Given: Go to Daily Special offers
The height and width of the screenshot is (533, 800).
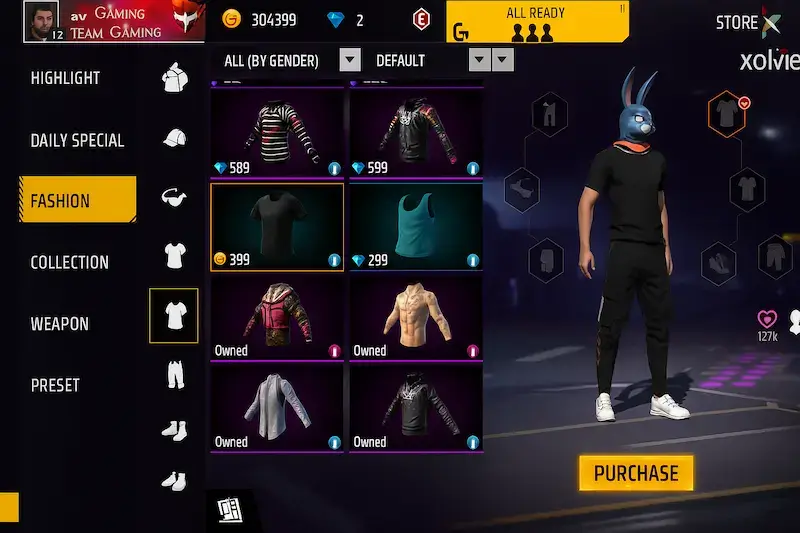Looking at the screenshot, I should pos(77,140).
